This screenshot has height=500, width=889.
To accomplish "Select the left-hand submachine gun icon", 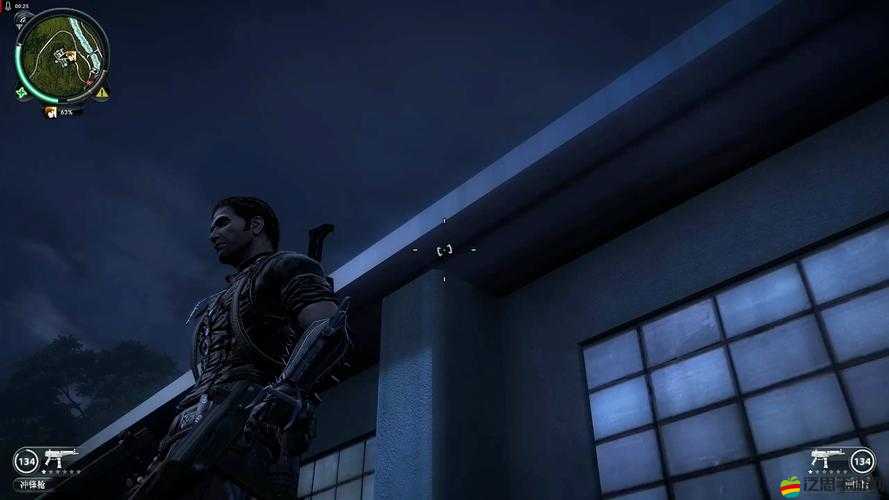I will (x=60, y=457).
